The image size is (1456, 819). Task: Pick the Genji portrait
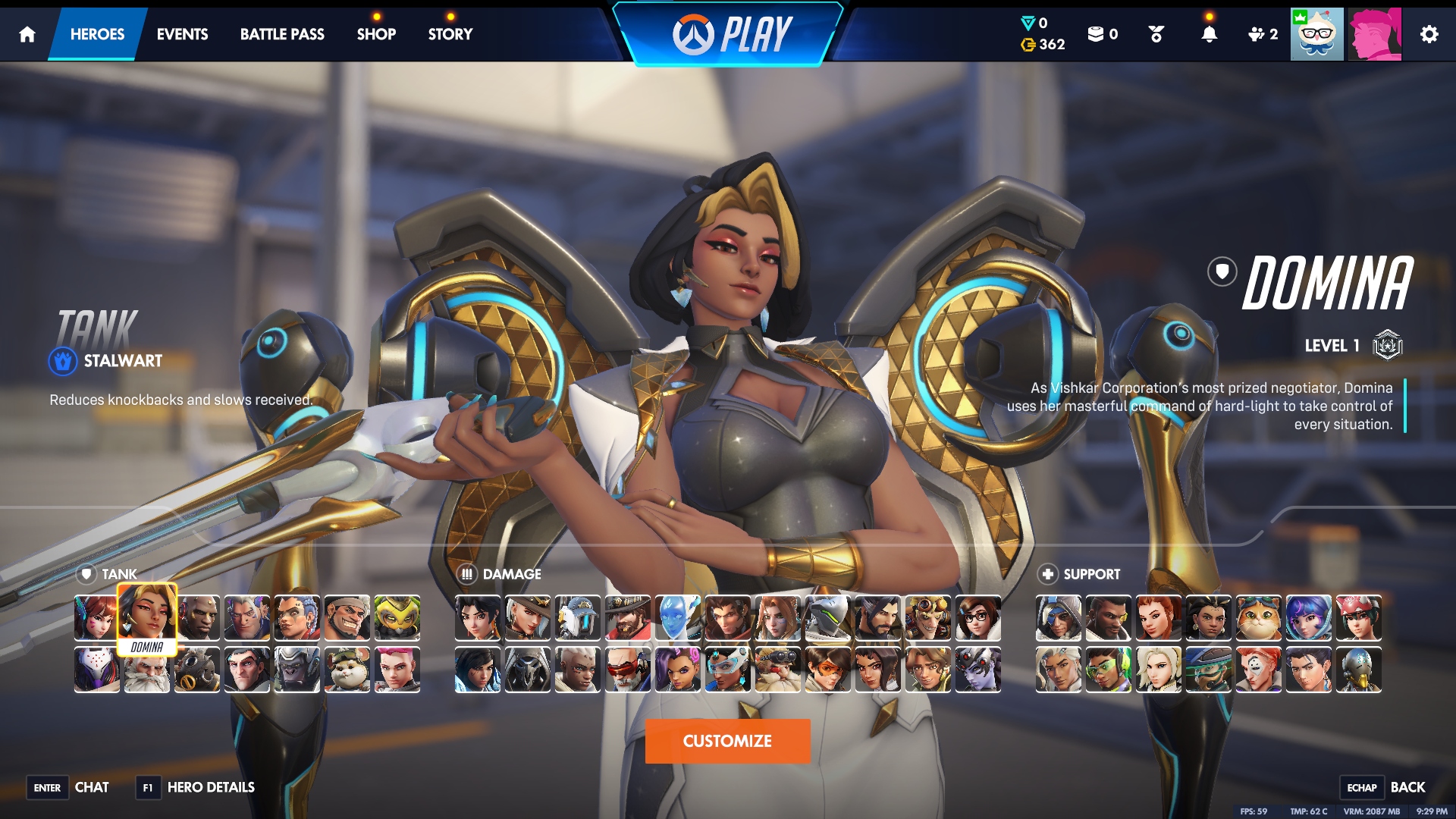(x=827, y=618)
